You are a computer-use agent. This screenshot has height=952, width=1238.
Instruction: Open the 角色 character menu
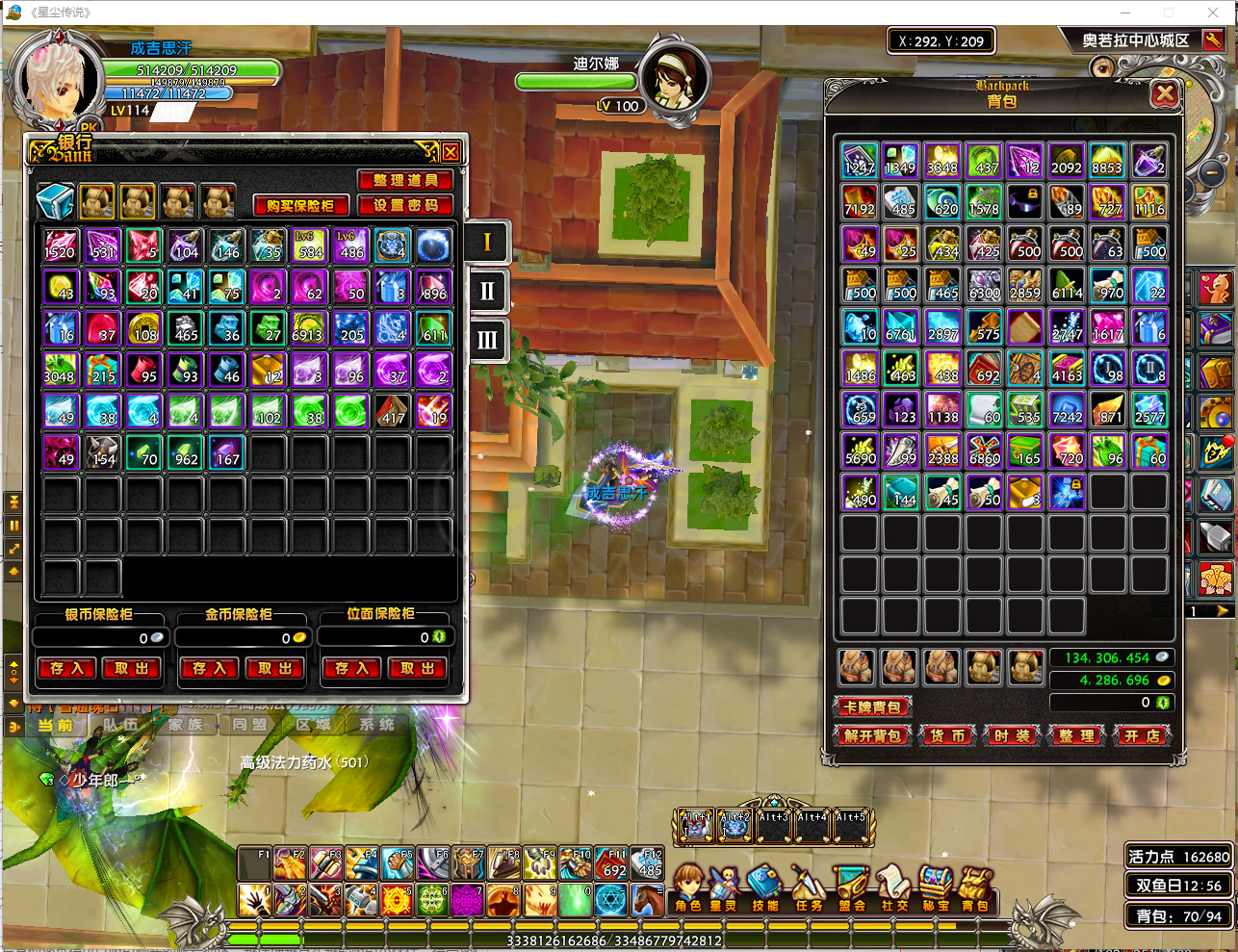click(688, 888)
